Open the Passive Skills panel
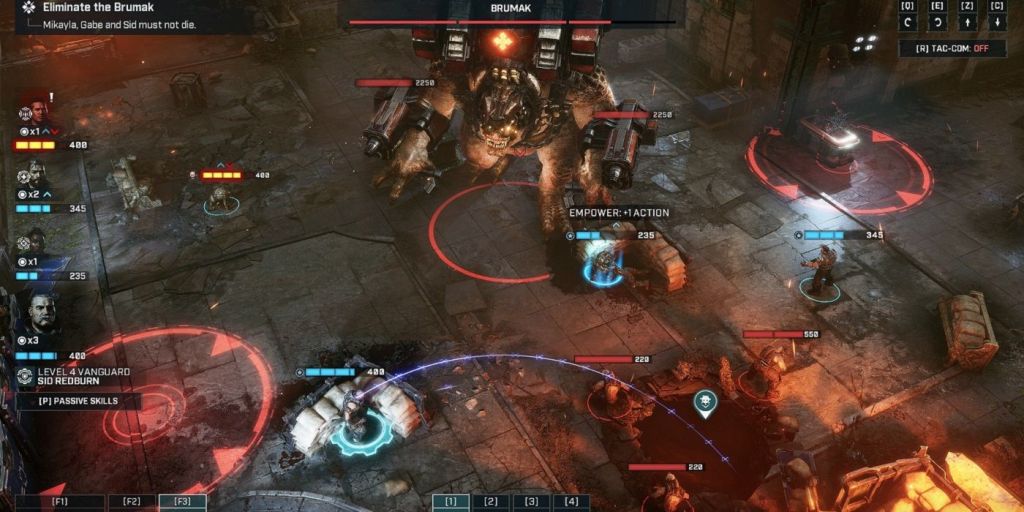1024x512 pixels. [x=78, y=401]
